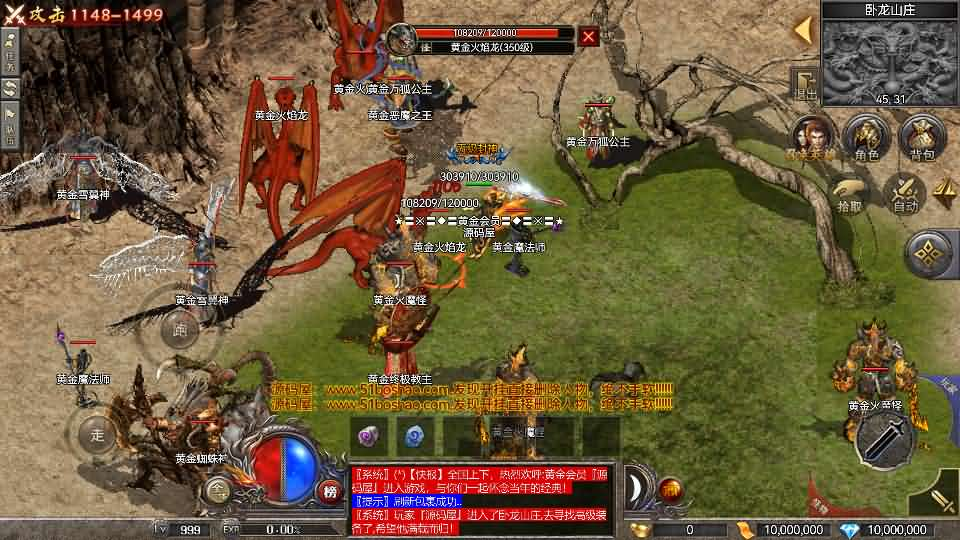Image resolution: width=960 pixels, height=540 pixels.
Task: Click the four-diamond gold emblem button
Action: [929, 254]
